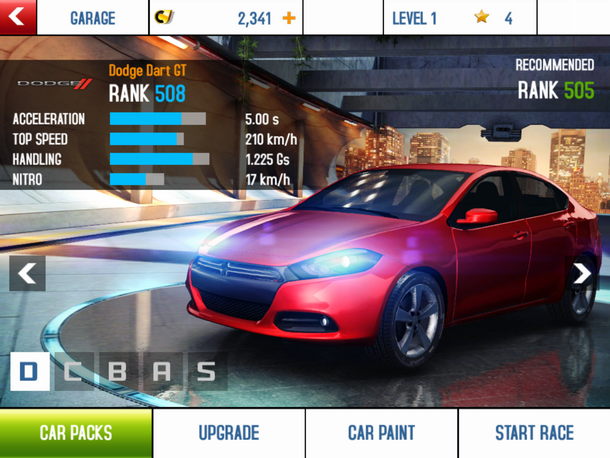Image resolution: width=610 pixels, height=458 pixels.
Task: Start Race with the Dodge Dart
Action: pyautogui.click(x=534, y=433)
